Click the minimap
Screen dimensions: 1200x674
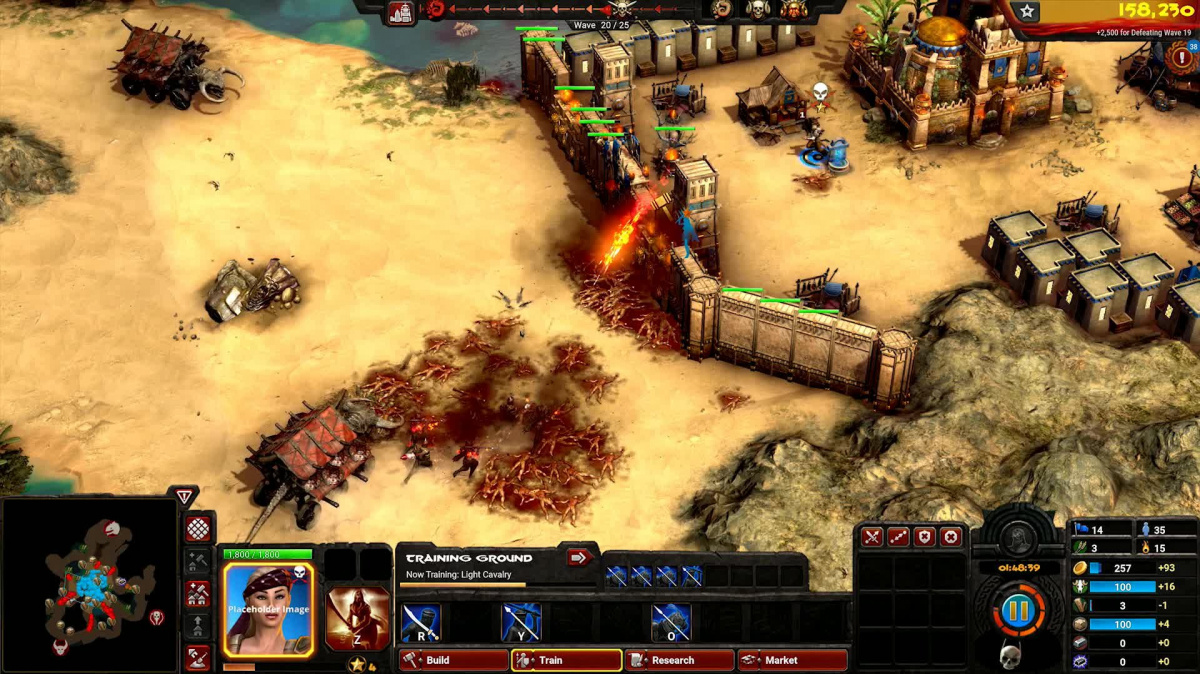90,585
